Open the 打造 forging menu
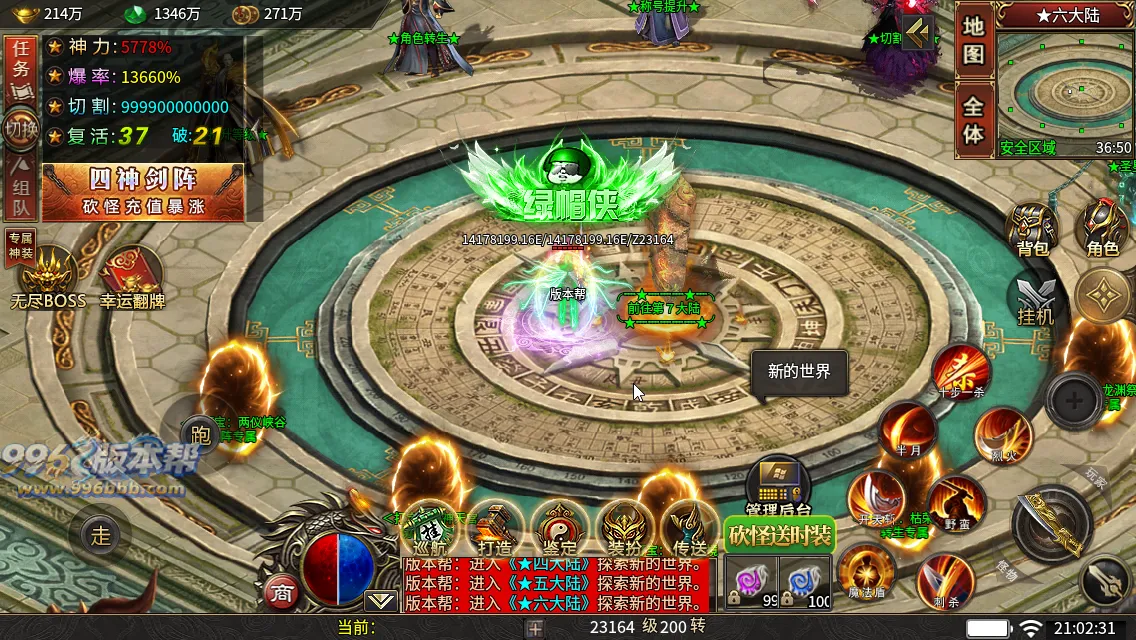 494,529
